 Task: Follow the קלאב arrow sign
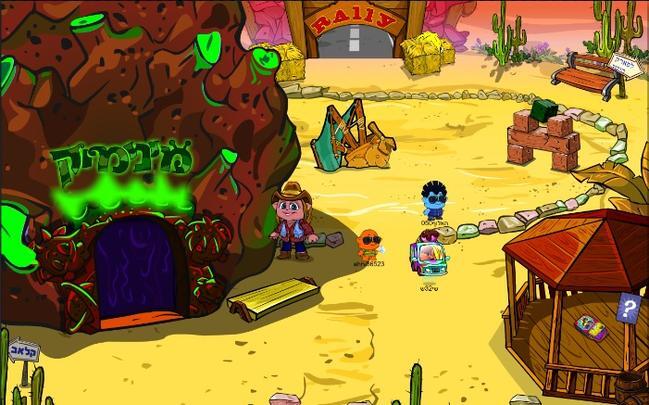pos(22,351)
